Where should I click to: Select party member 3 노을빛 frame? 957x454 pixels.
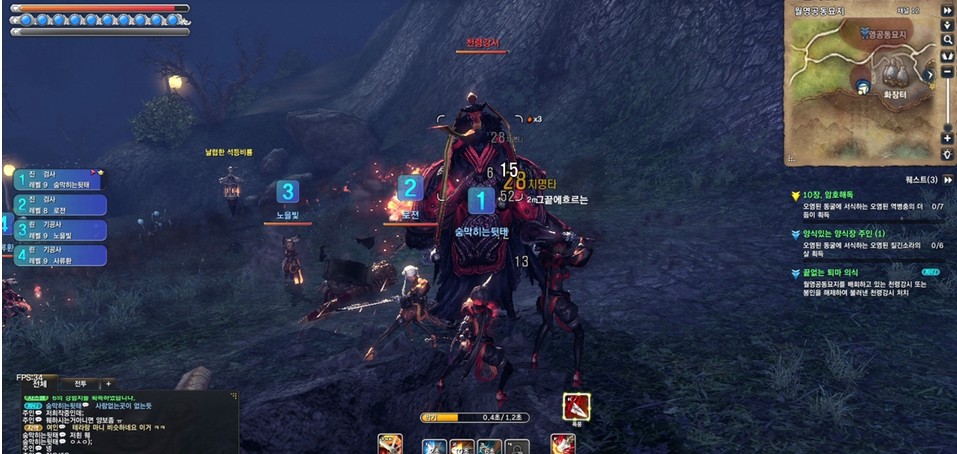pyautogui.click(x=60, y=230)
